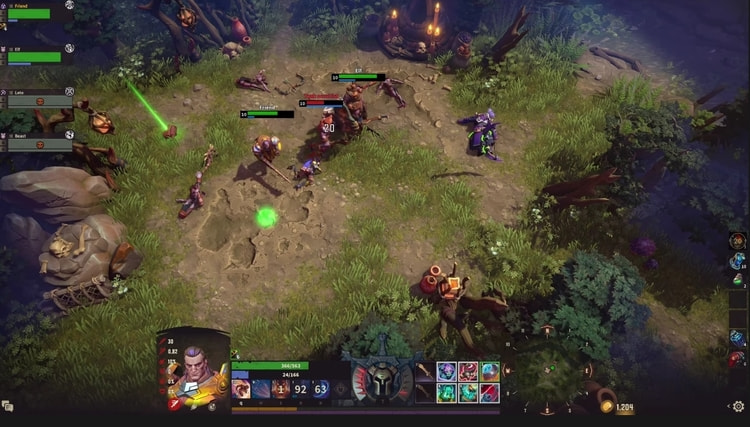Open the settings gear

coord(738,406)
